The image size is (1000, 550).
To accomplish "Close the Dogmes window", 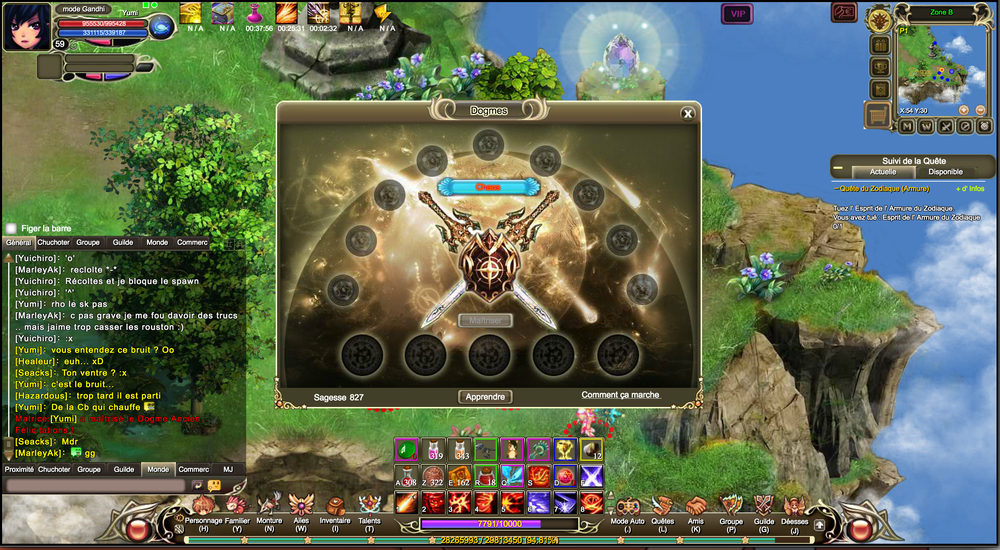I will [688, 113].
